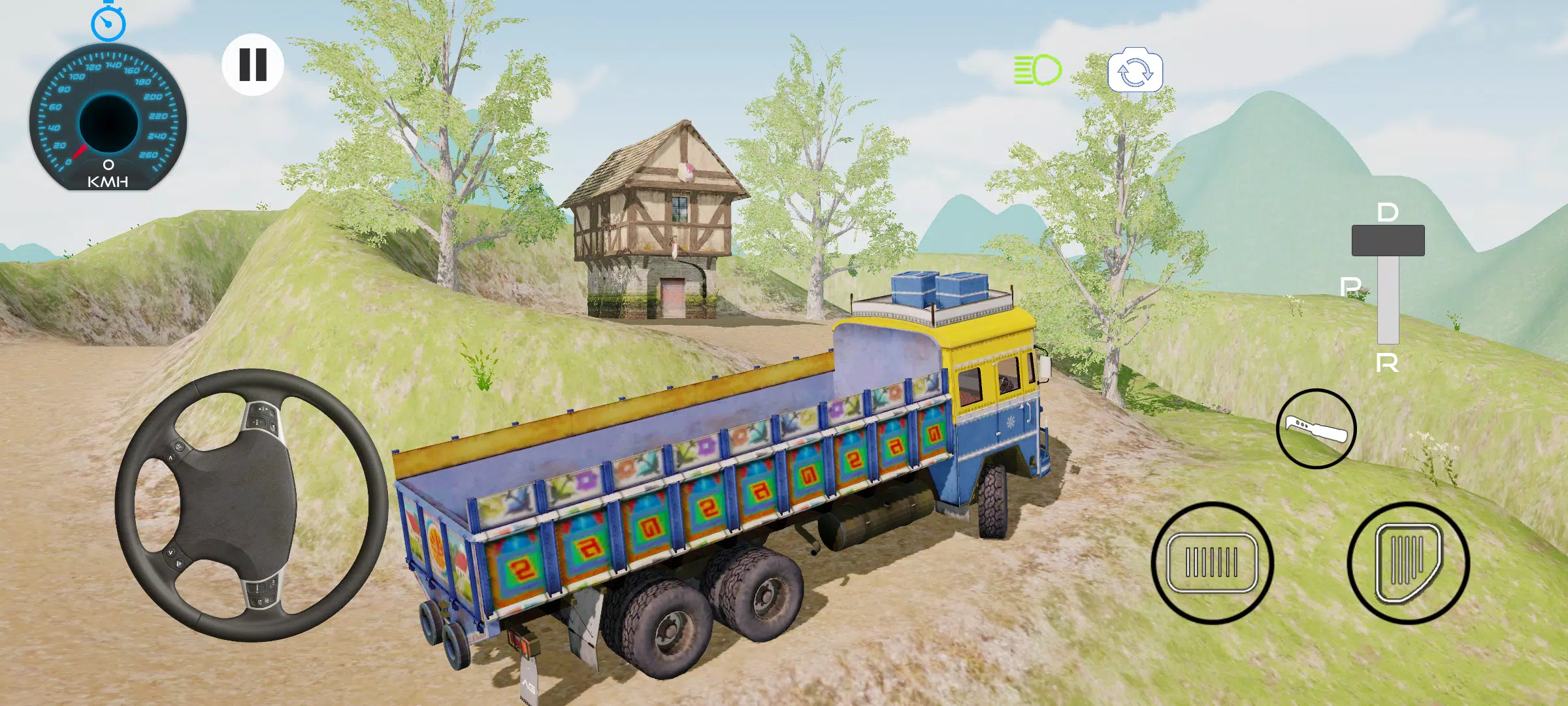This screenshot has height=706, width=1568.
Task: Click the blue stopwatch icon
Action: tap(108, 22)
